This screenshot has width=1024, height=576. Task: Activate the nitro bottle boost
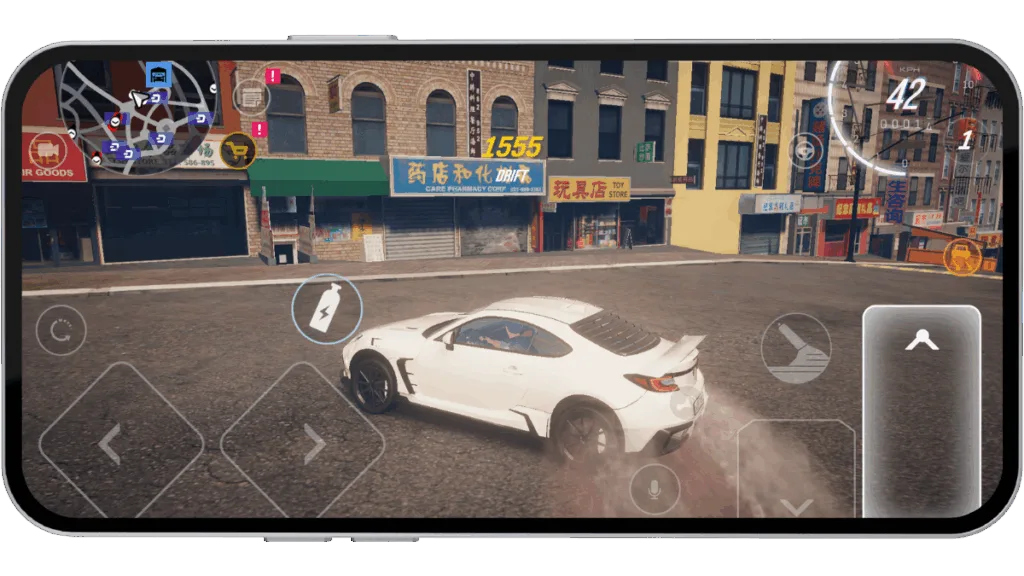tap(326, 309)
